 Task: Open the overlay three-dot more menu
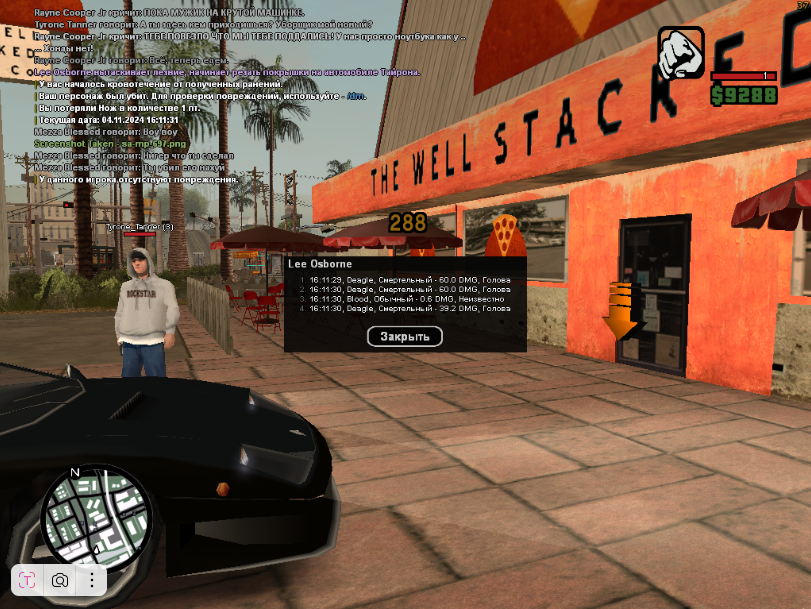(x=91, y=580)
